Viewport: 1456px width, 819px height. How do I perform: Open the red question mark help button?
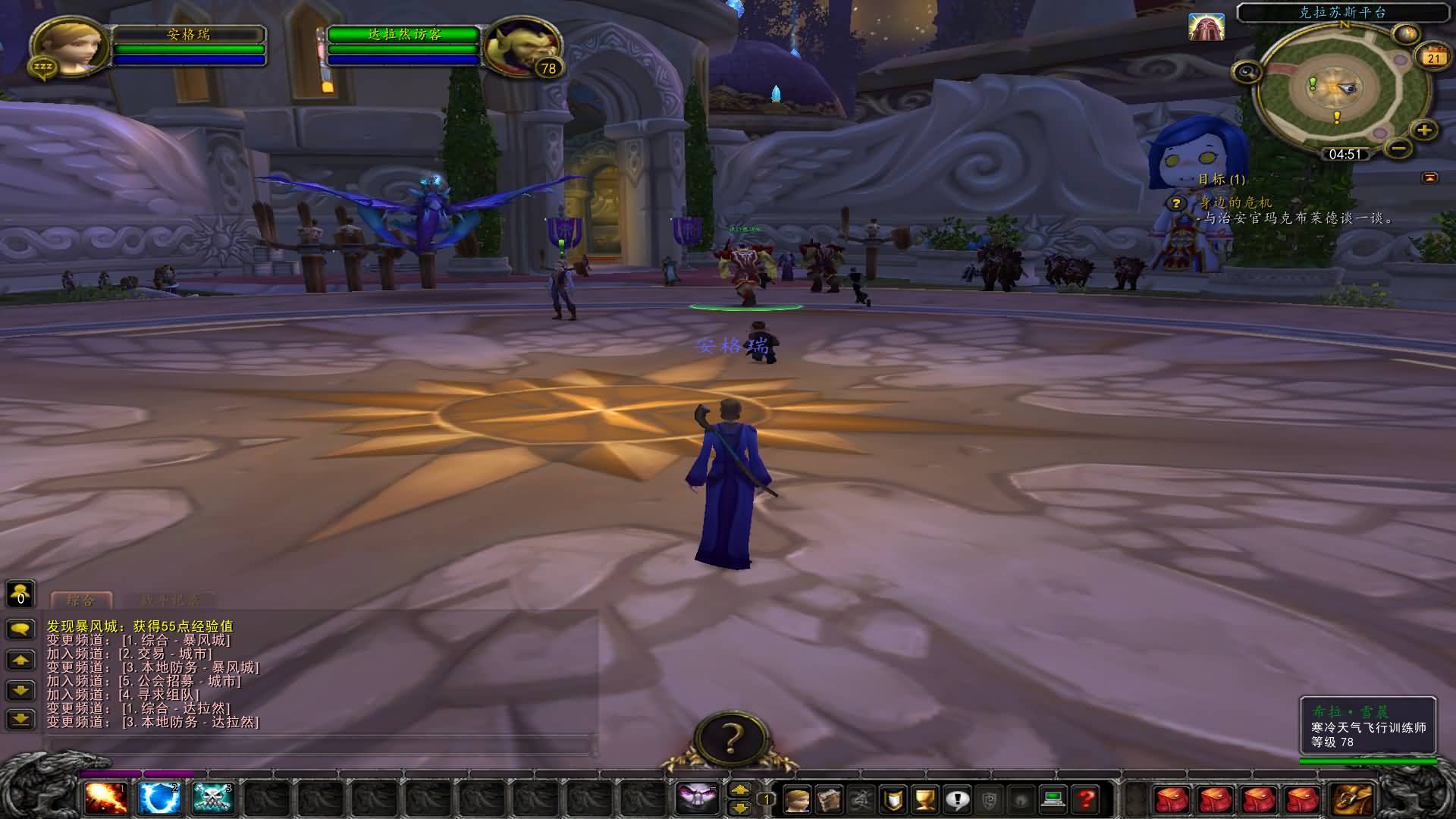(1086, 799)
